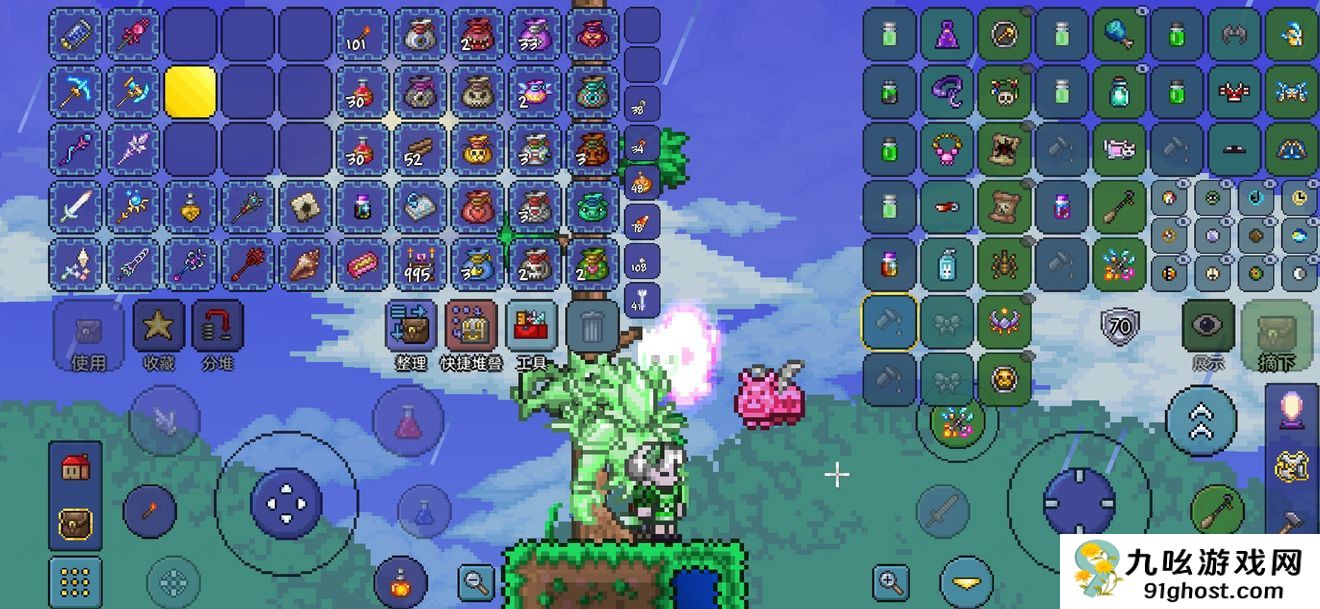Open the housing menu via the red house icon

pyautogui.click(x=75, y=467)
